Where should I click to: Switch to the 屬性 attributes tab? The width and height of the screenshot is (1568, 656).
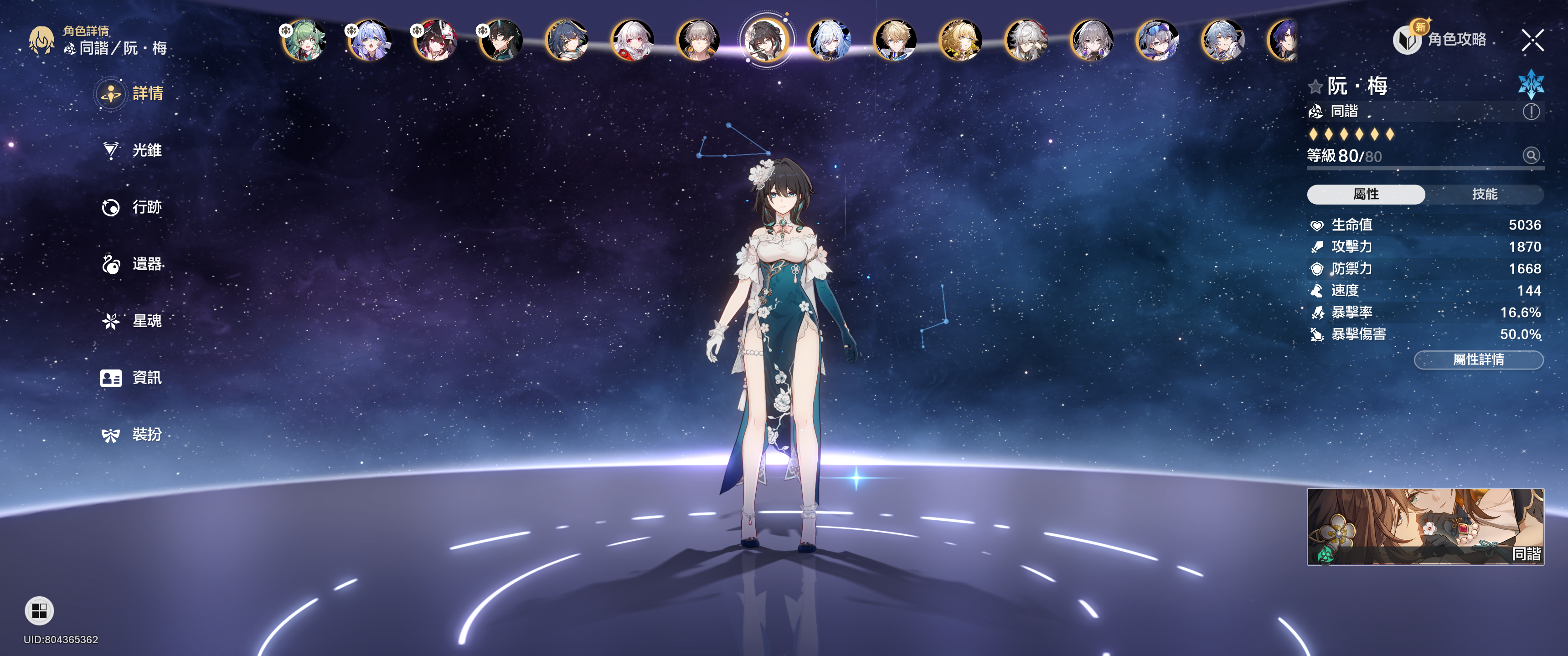1365,194
